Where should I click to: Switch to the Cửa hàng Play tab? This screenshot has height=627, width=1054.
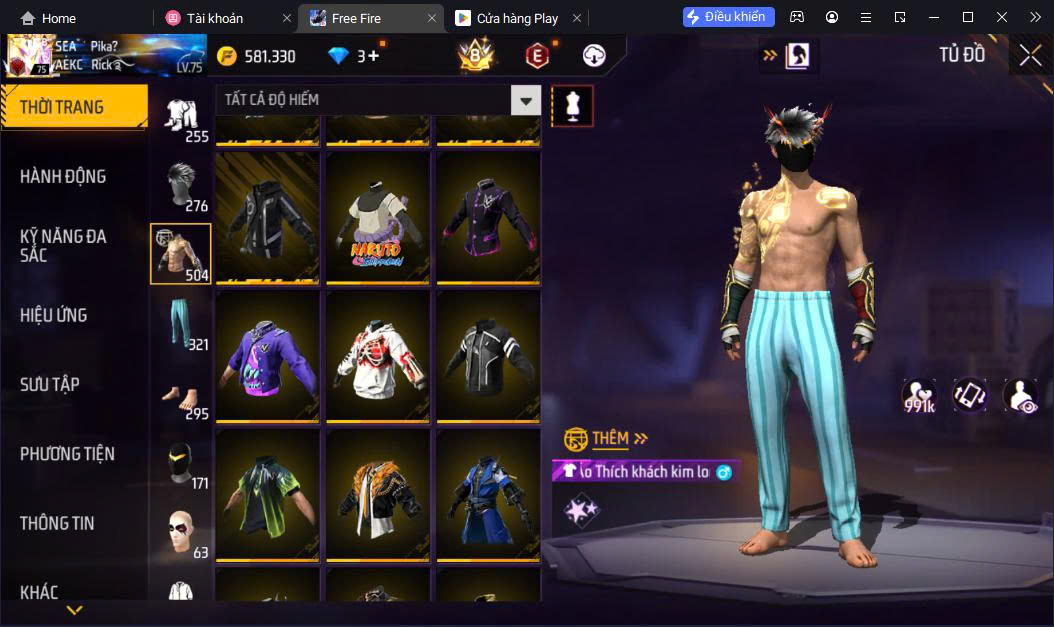[x=516, y=18]
